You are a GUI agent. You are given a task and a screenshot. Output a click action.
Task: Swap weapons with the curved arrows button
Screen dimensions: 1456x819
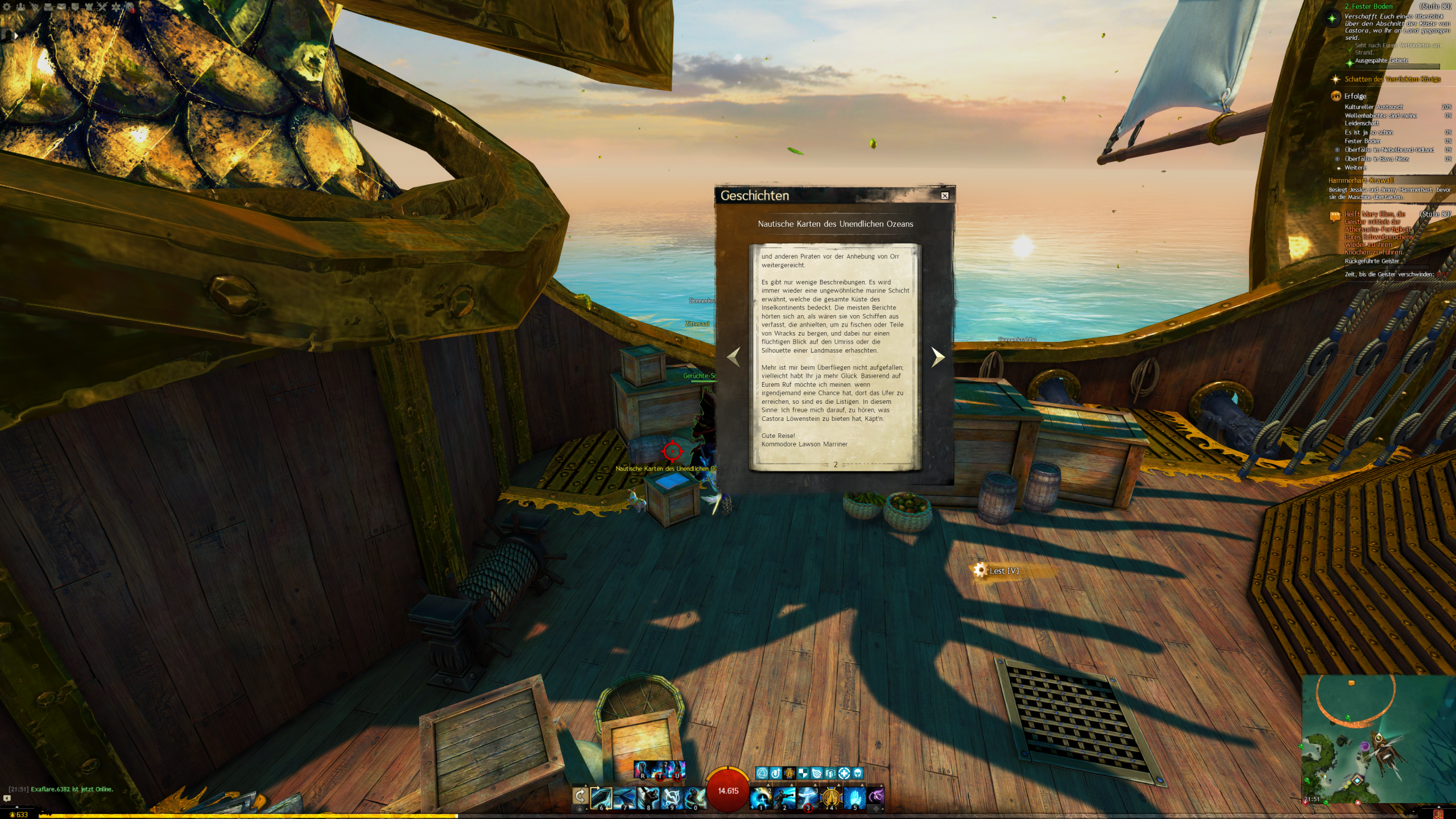580,796
